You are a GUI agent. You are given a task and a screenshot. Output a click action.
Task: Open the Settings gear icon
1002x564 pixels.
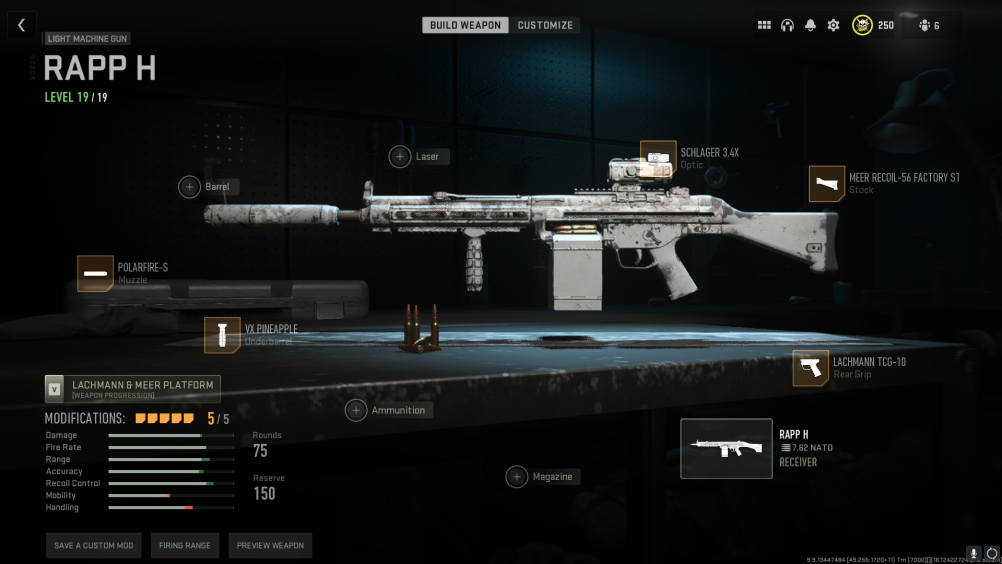(833, 25)
